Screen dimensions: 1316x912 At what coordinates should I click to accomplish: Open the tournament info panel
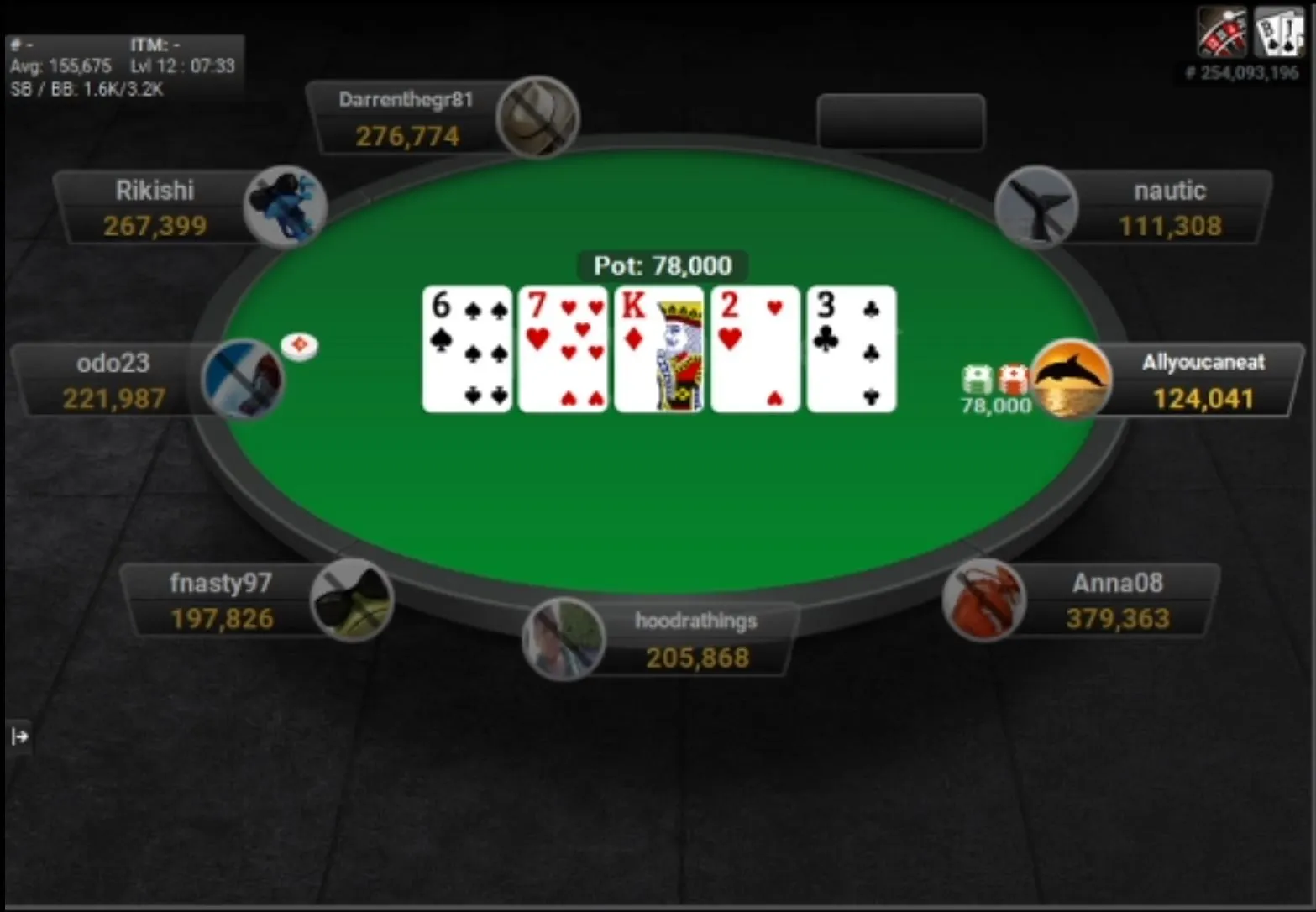click(x=123, y=67)
